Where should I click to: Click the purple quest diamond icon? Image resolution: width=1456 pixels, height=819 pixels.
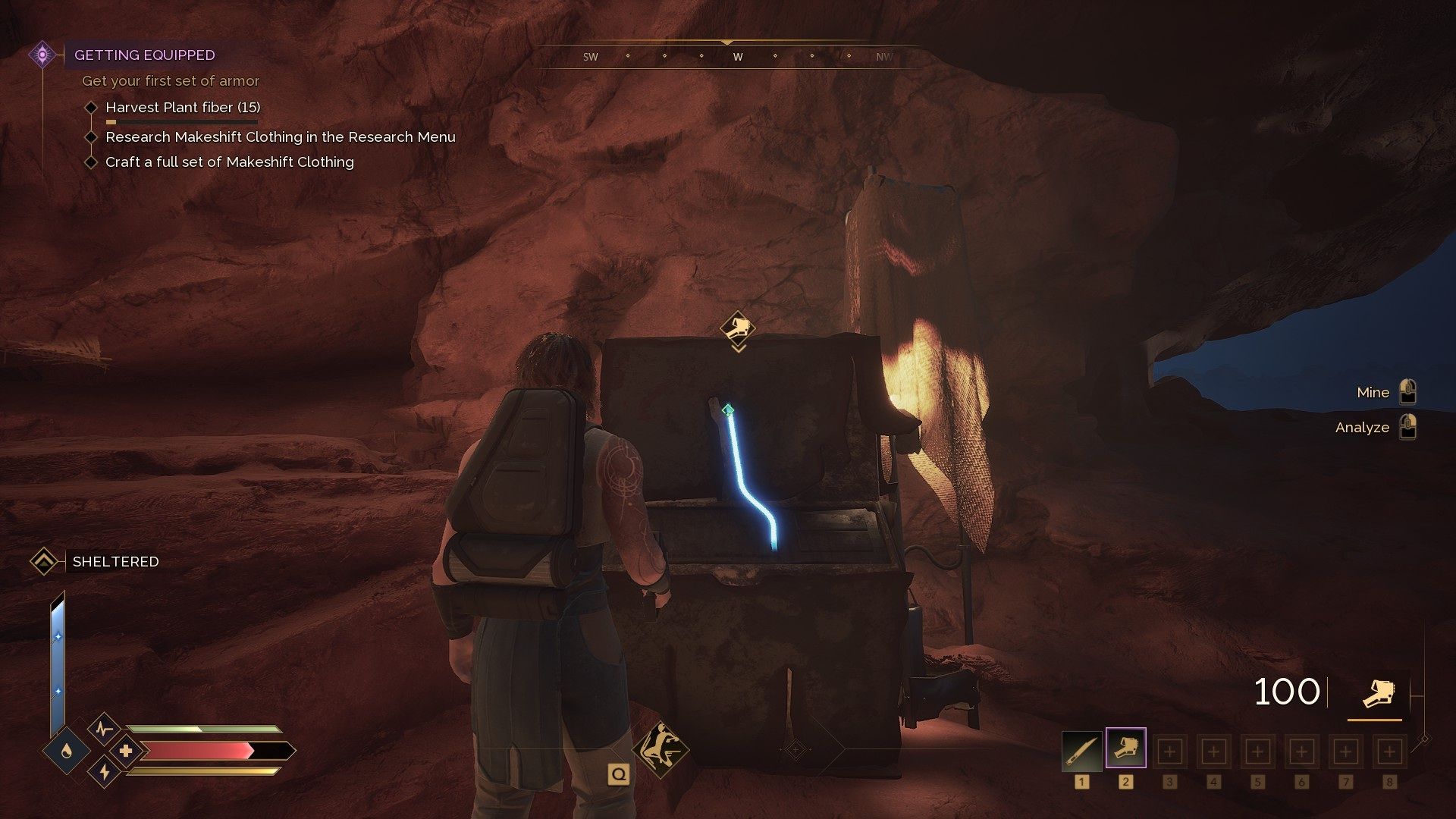tap(42, 55)
